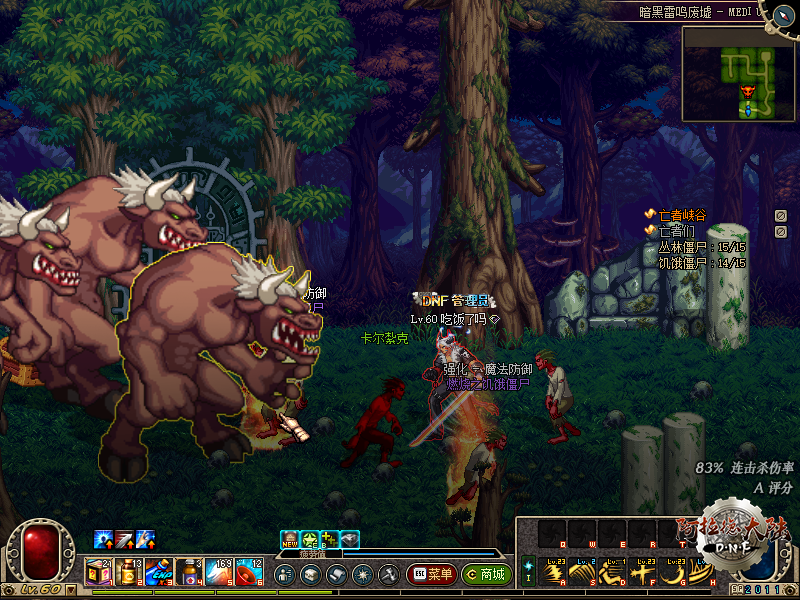
Task: Use the red-cross medicine bottle in slot 4
Action: [x=188, y=574]
